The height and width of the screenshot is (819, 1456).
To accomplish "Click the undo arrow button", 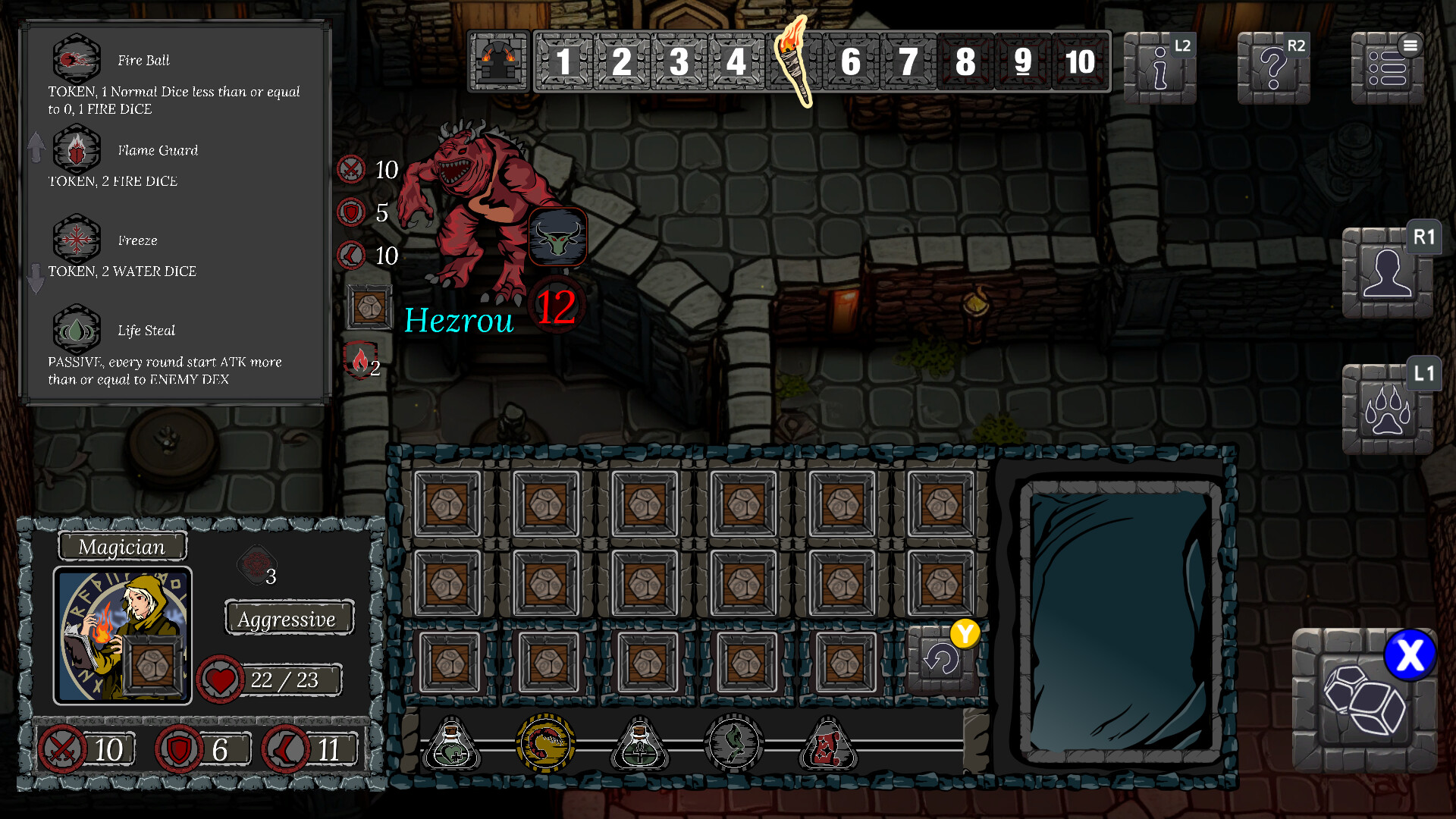I will (942, 660).
